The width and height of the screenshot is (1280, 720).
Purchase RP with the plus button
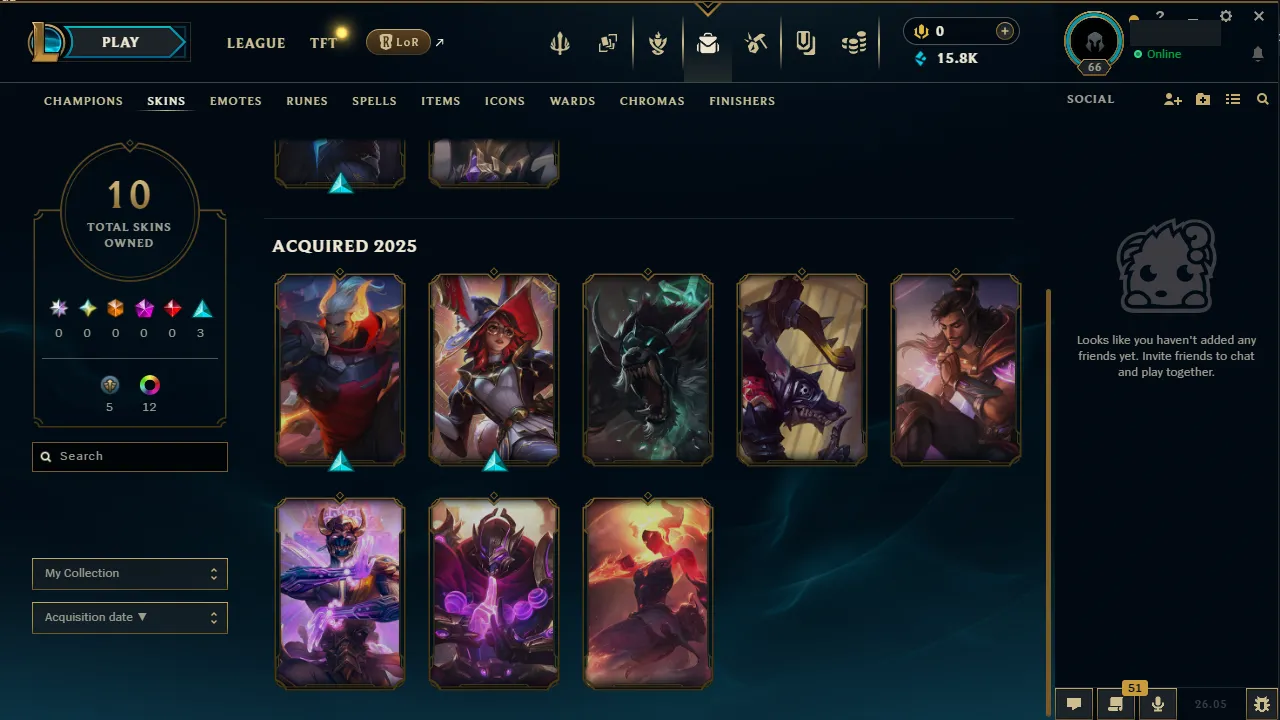coord(1003,31)
